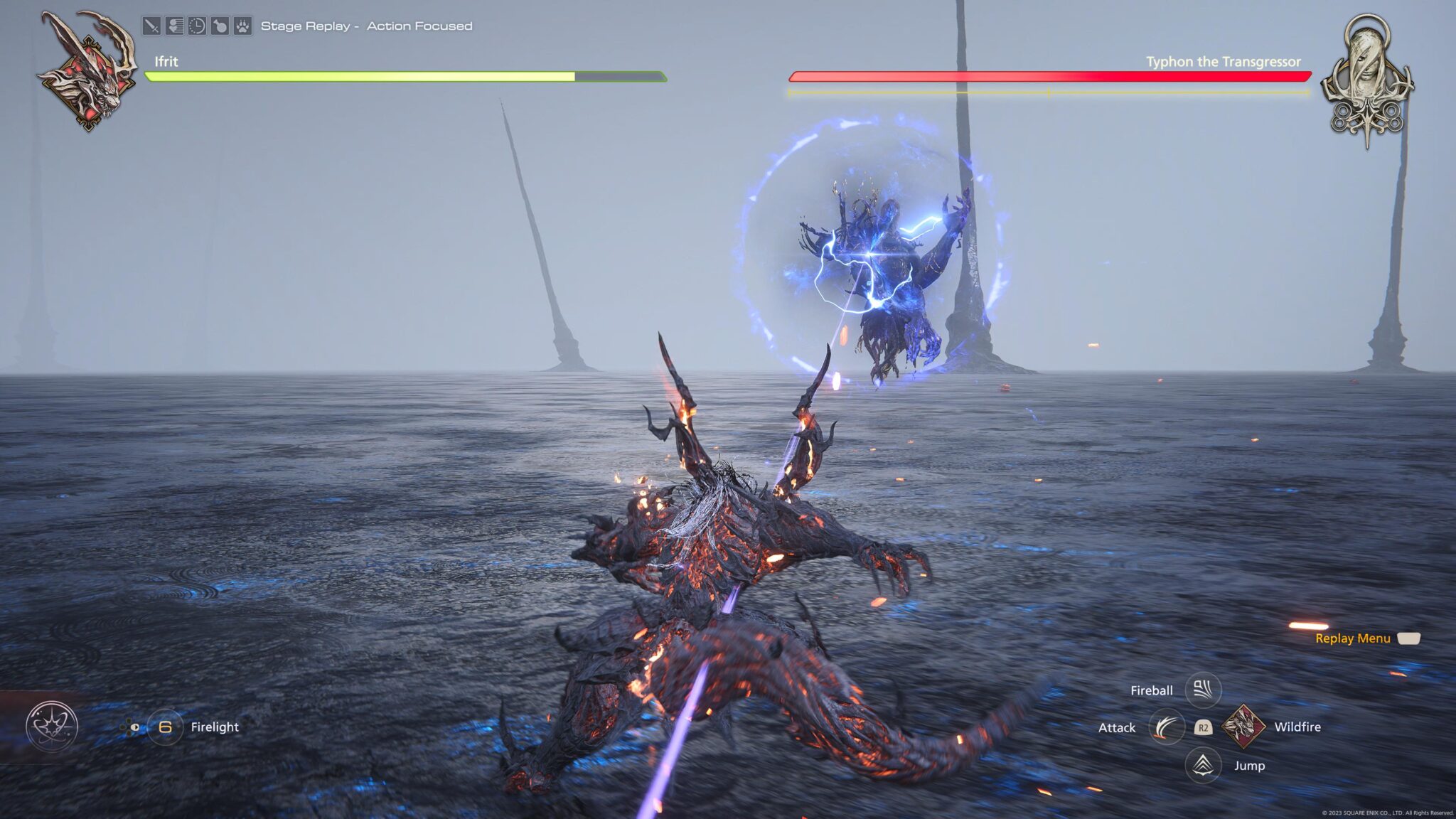Select the potion flask icon in the toolbar

(219, 25)
